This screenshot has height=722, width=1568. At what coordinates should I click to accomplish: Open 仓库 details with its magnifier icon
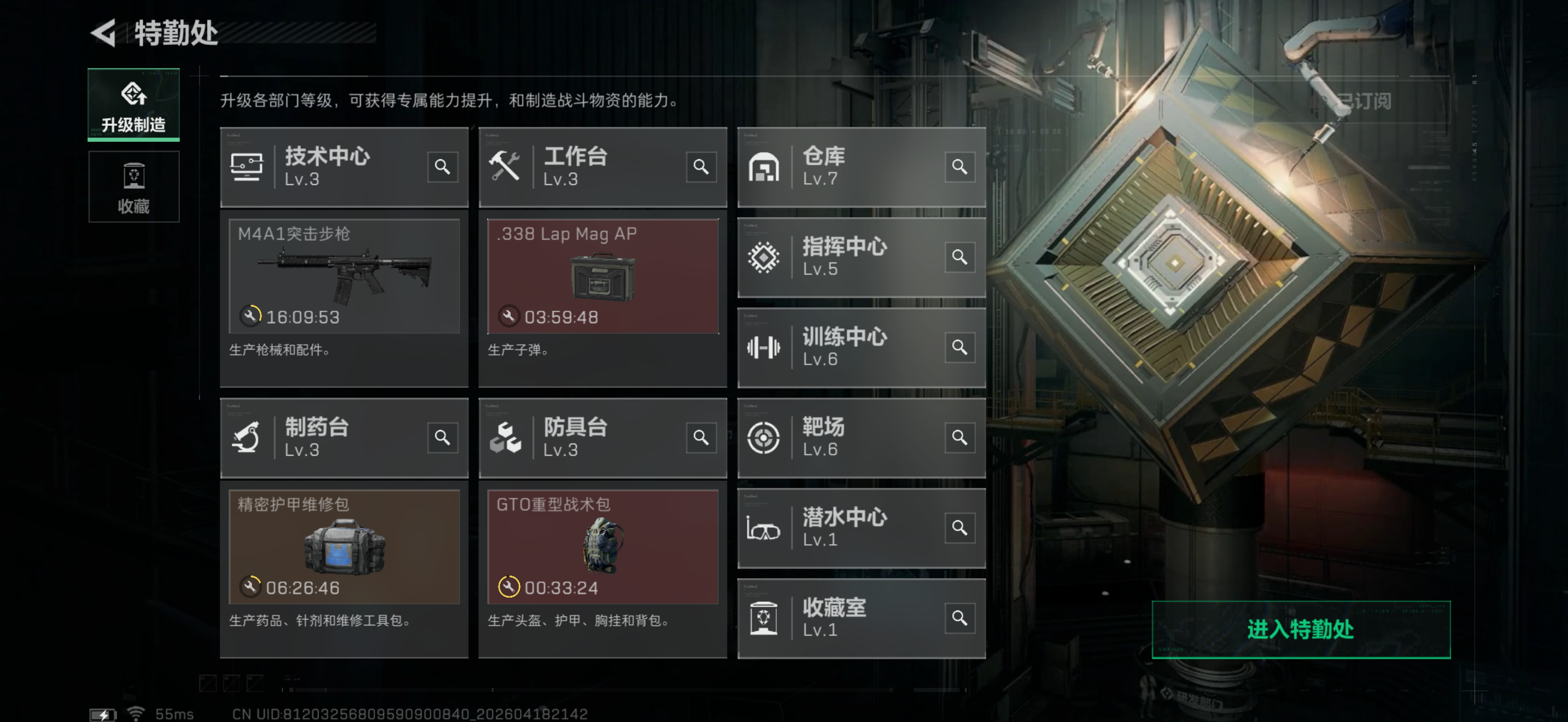960,167
